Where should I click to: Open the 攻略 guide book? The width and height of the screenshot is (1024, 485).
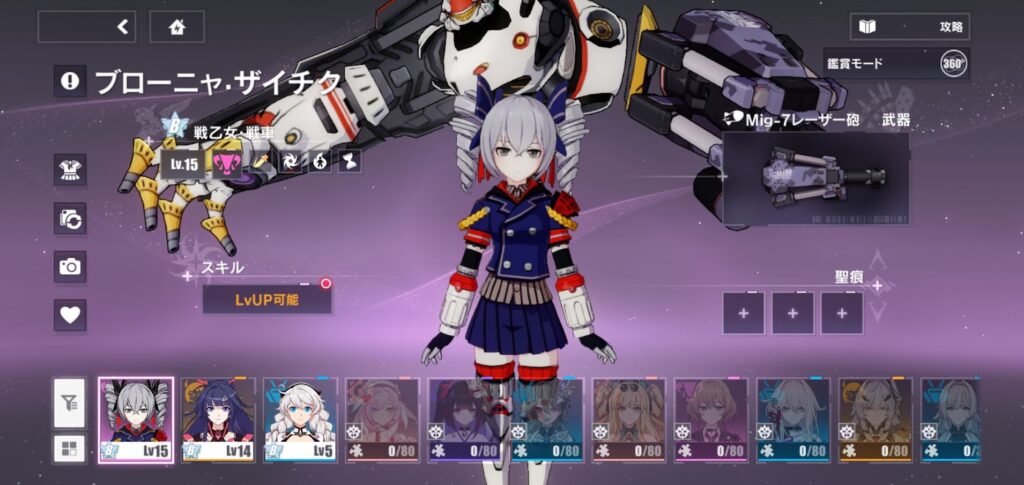[x=909, y=27]
